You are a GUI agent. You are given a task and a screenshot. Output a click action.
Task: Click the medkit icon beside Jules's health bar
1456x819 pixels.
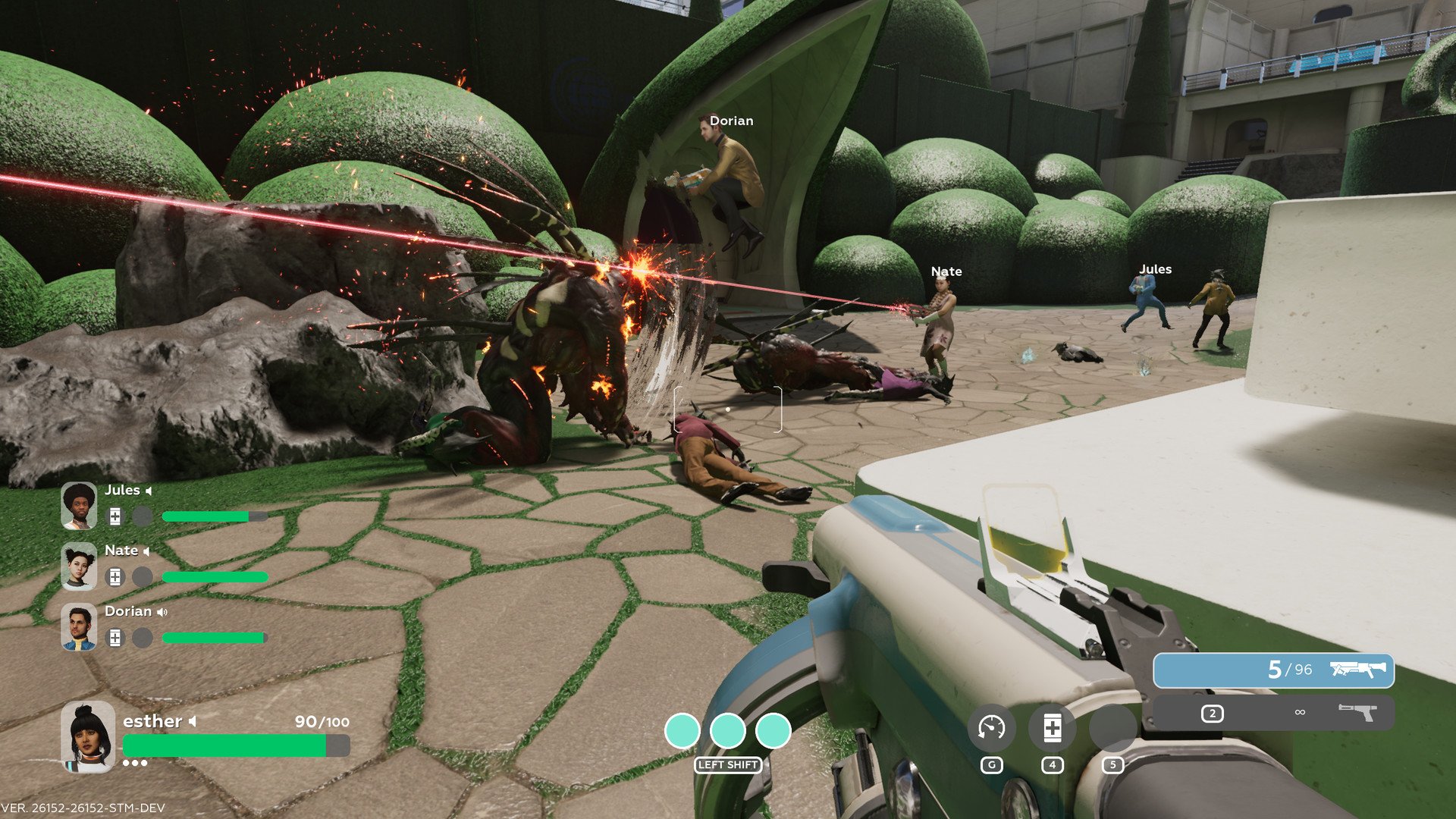[x=115, y=517]
